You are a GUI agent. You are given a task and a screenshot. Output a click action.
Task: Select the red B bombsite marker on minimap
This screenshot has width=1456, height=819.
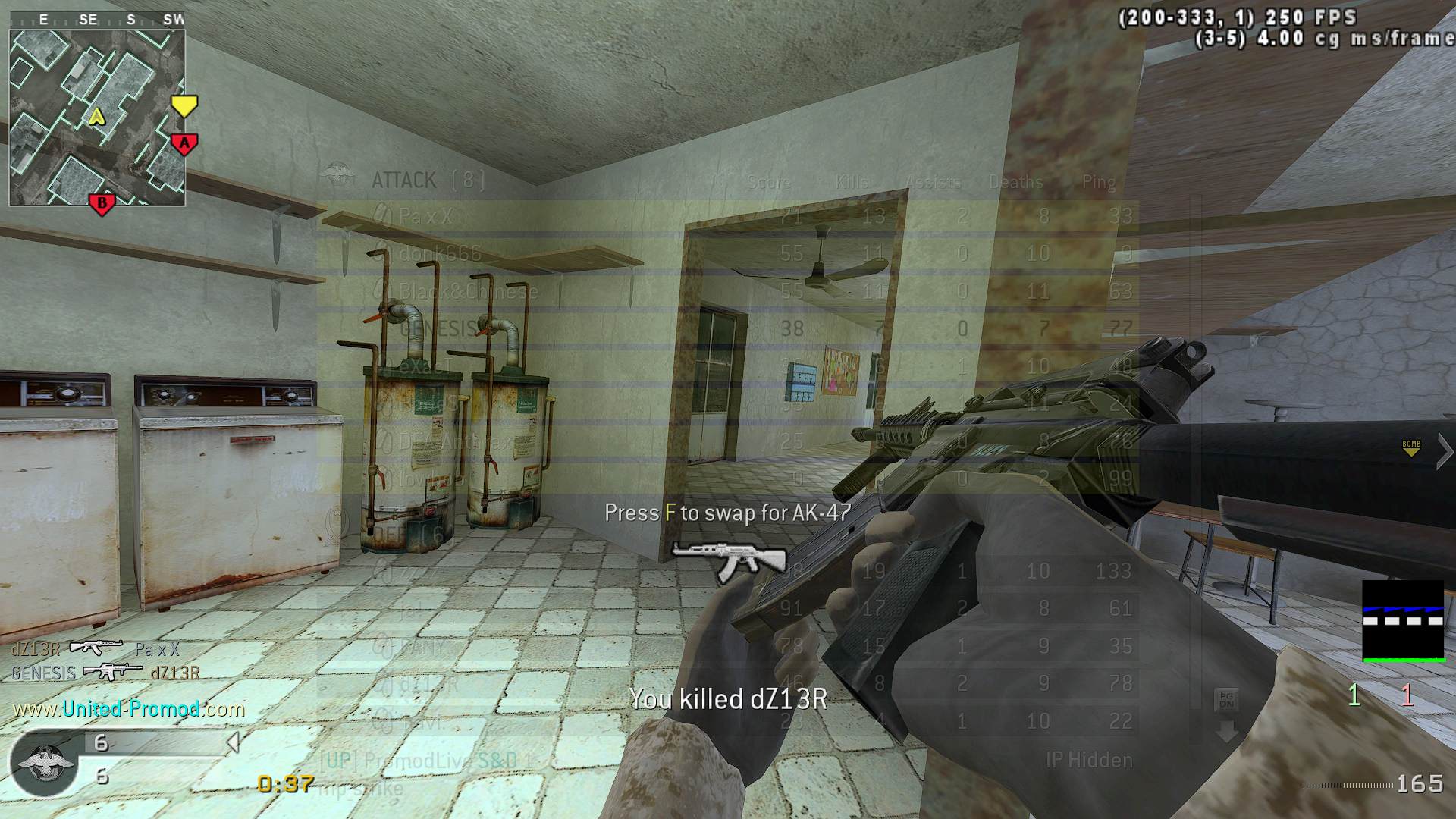tap(102, 203)
